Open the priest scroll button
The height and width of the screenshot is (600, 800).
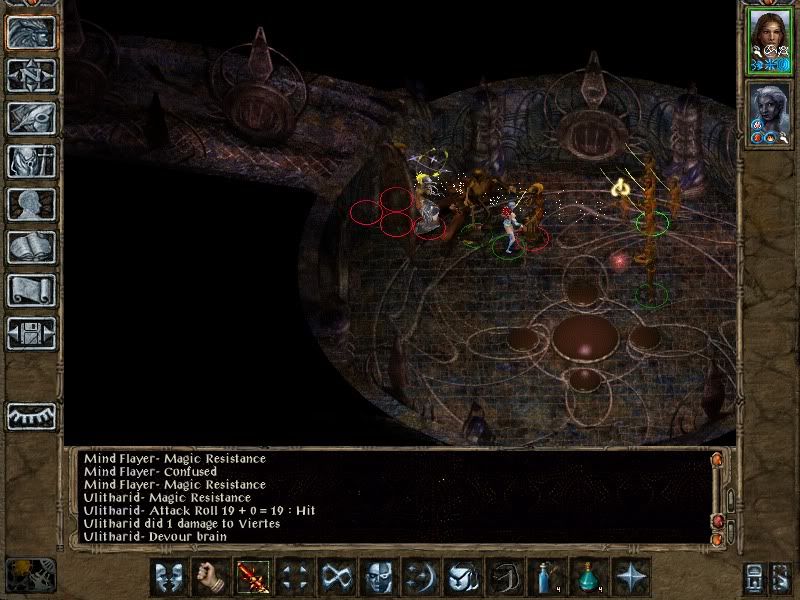30,290
